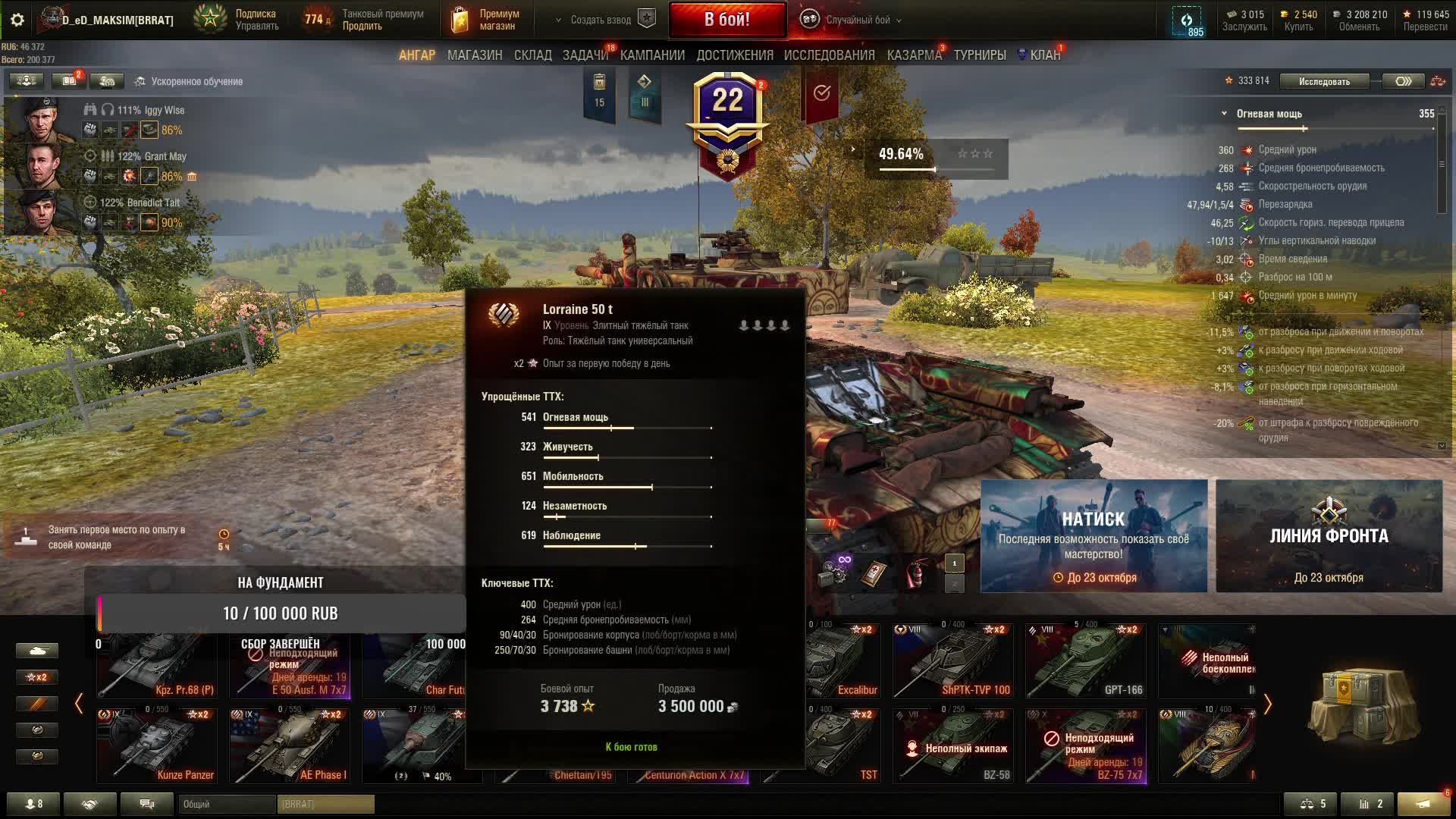Open the ЛИНИЯ ФРОНТА event banner

click(1329, 535)
